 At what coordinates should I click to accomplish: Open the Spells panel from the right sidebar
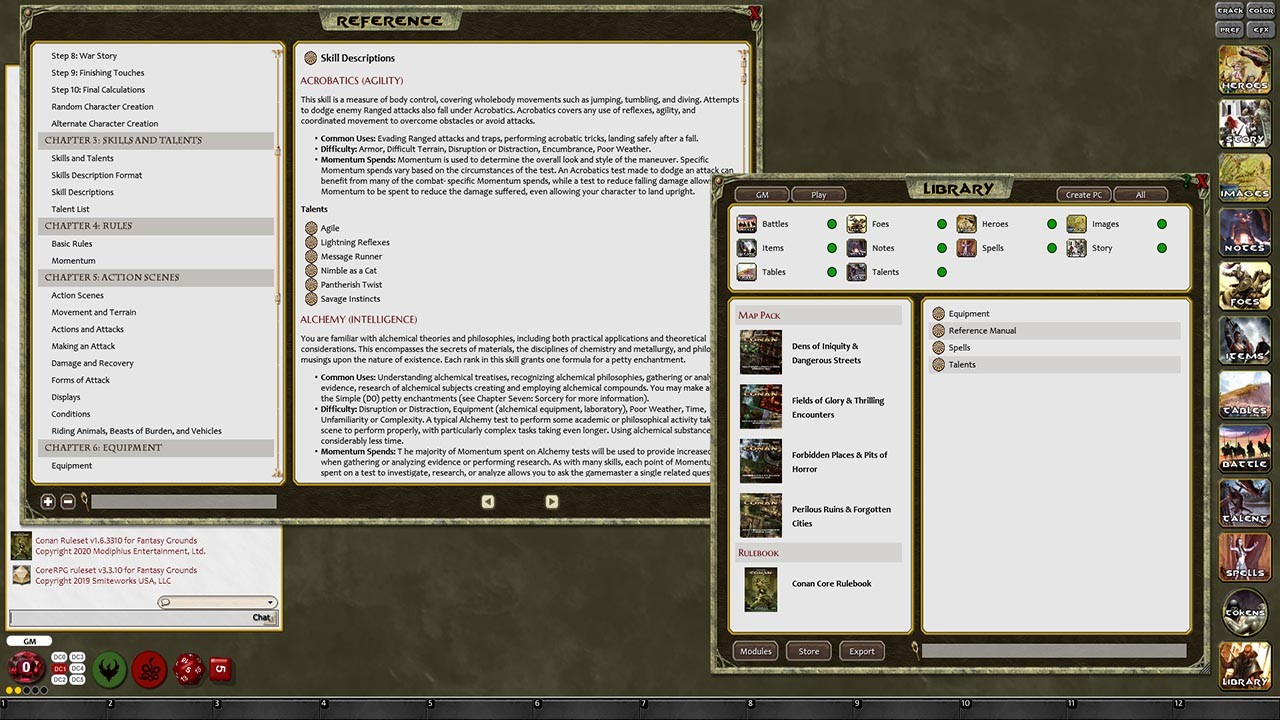(x=1244, y=557)
